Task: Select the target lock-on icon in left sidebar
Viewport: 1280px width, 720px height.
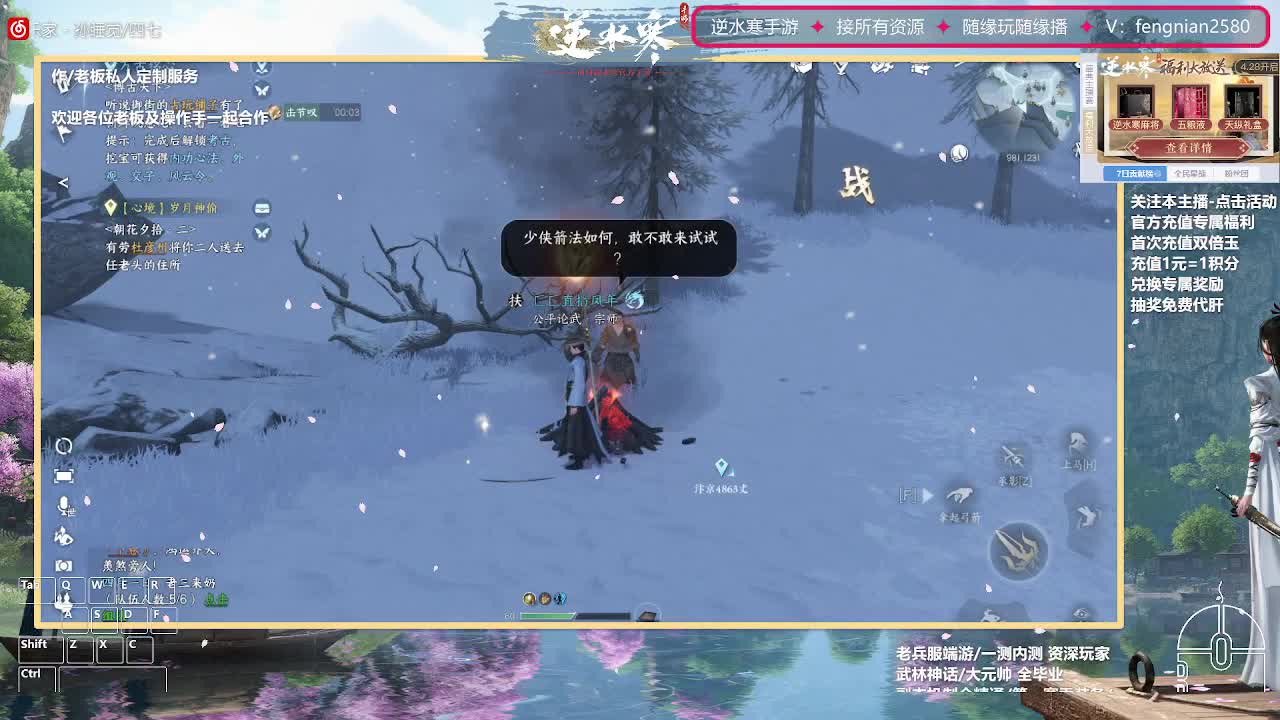Action: [63, 446]
